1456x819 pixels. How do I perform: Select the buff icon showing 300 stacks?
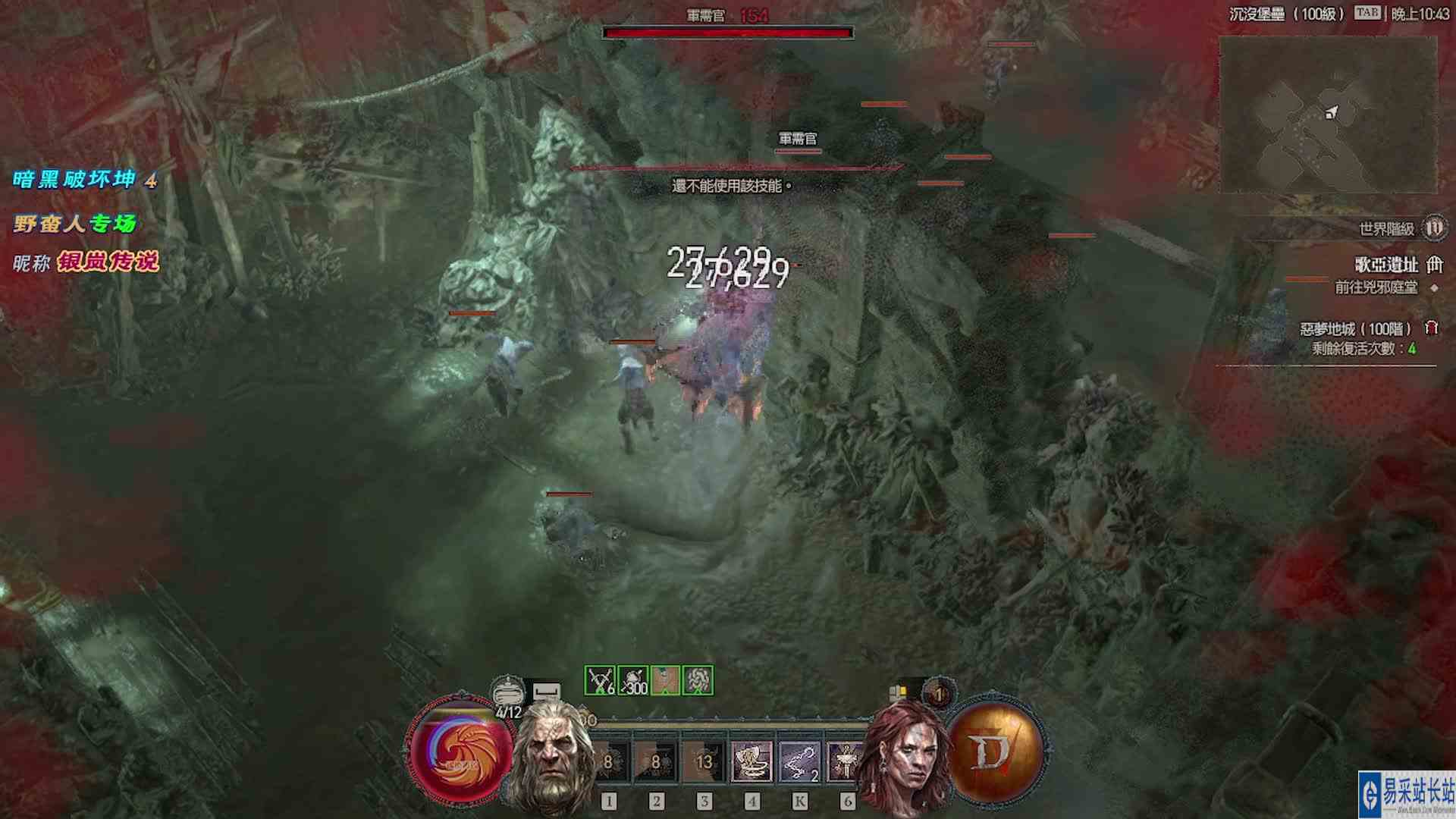[633, 679]
